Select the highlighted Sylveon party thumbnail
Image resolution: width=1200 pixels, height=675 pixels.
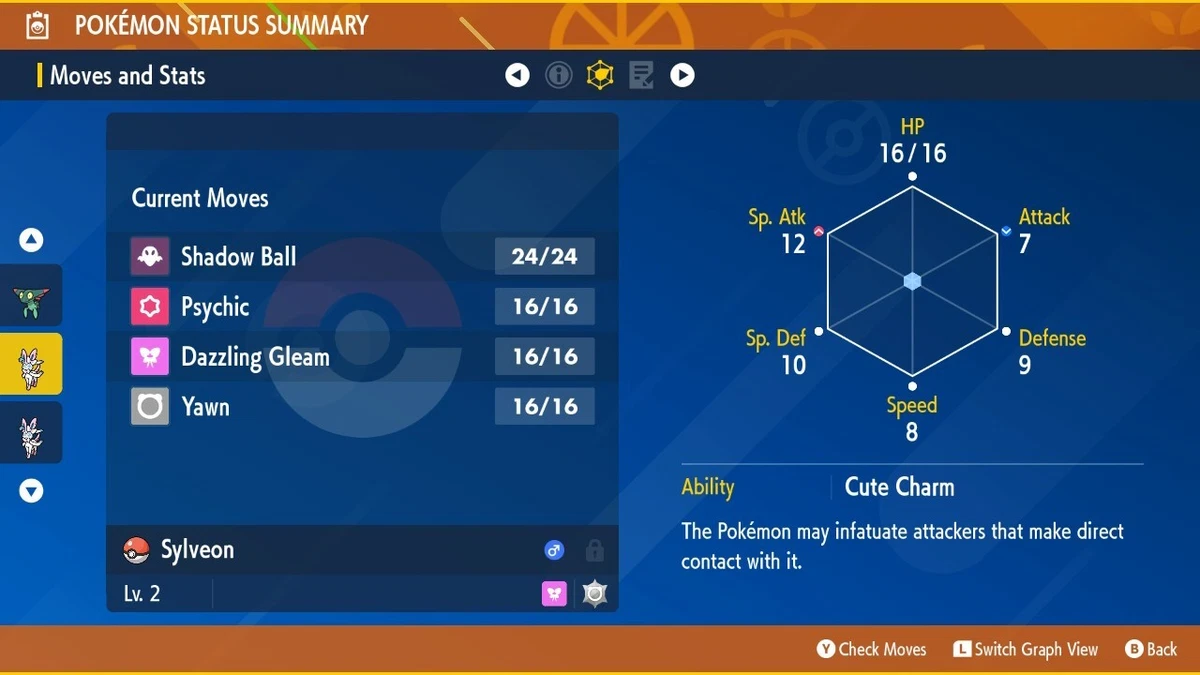[x=30, y=365]
